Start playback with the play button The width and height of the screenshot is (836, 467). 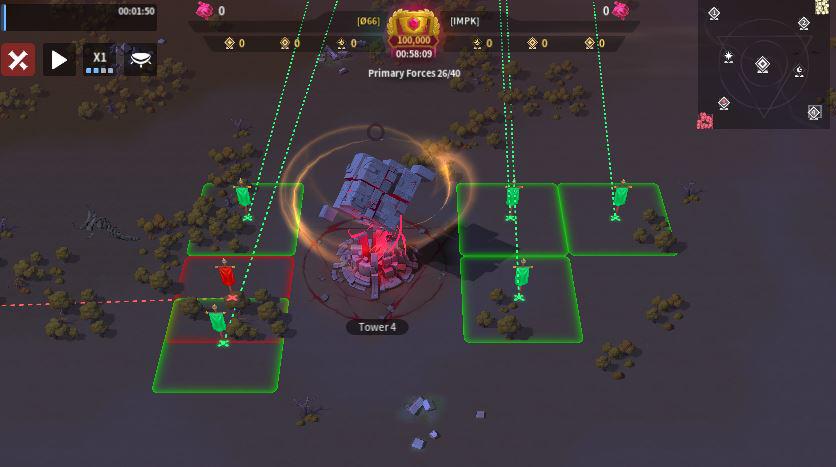tap(59, 59)
